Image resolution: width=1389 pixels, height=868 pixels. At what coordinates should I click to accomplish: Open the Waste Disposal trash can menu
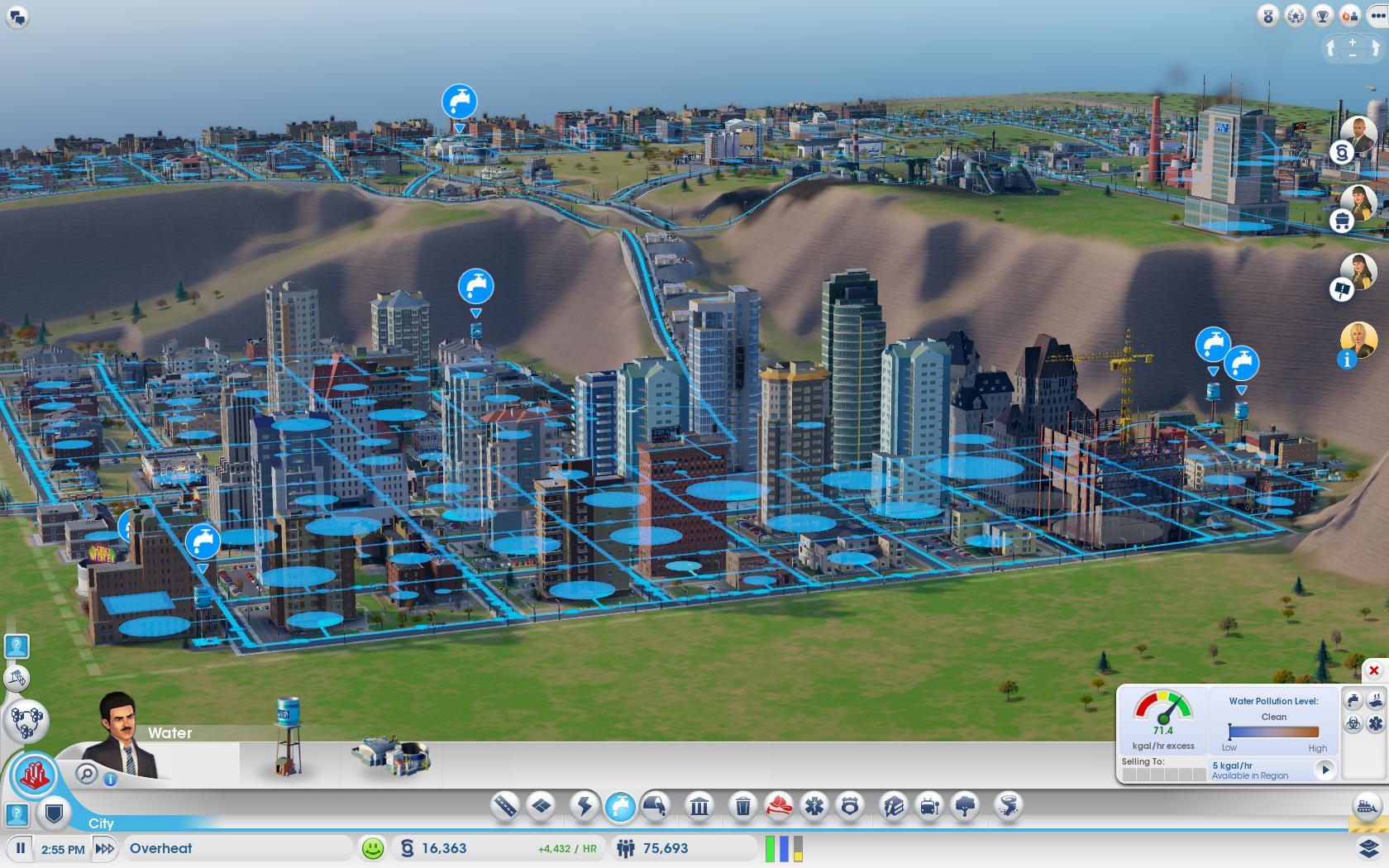pyautogui.click(x=742, y=805)
